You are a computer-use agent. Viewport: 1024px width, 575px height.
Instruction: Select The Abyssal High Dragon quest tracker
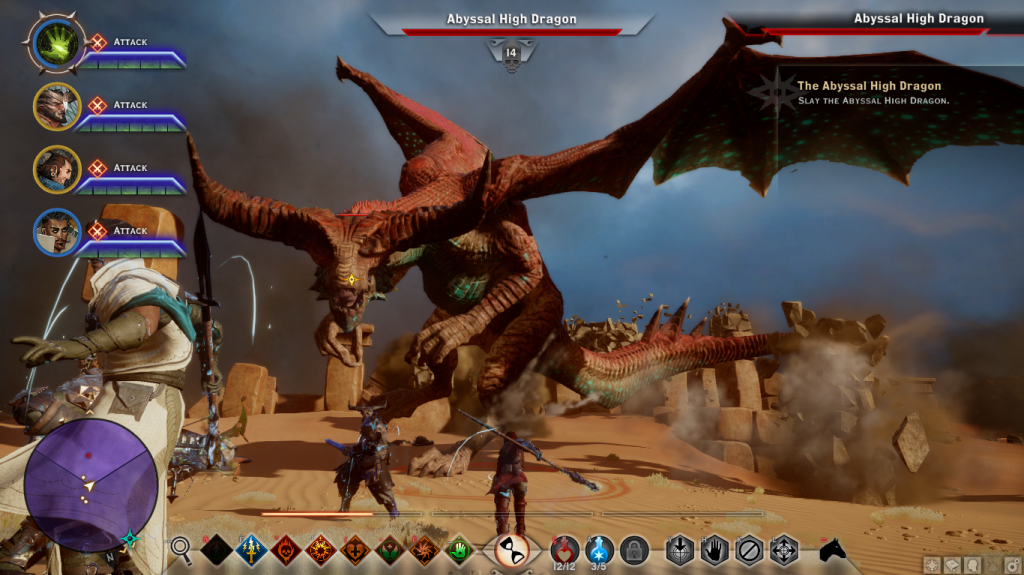[x=868, y=93]
